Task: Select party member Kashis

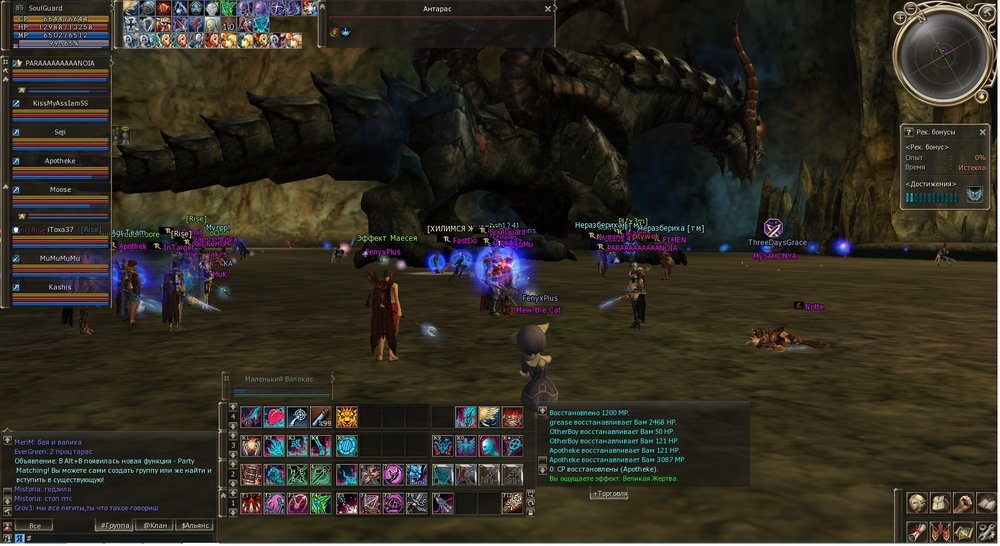Action: tap(60, 287)
